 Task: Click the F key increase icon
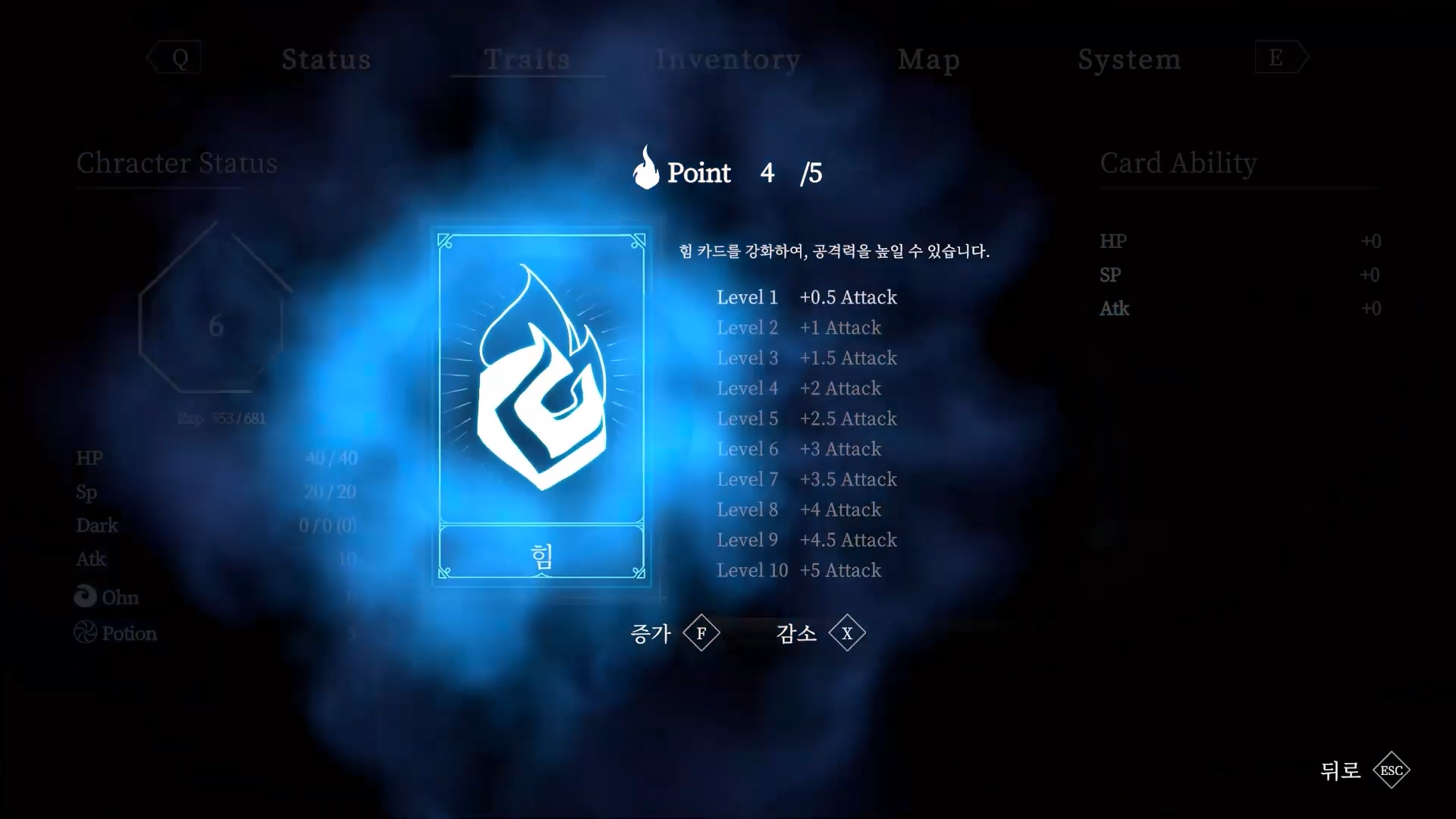coord(700,632)
